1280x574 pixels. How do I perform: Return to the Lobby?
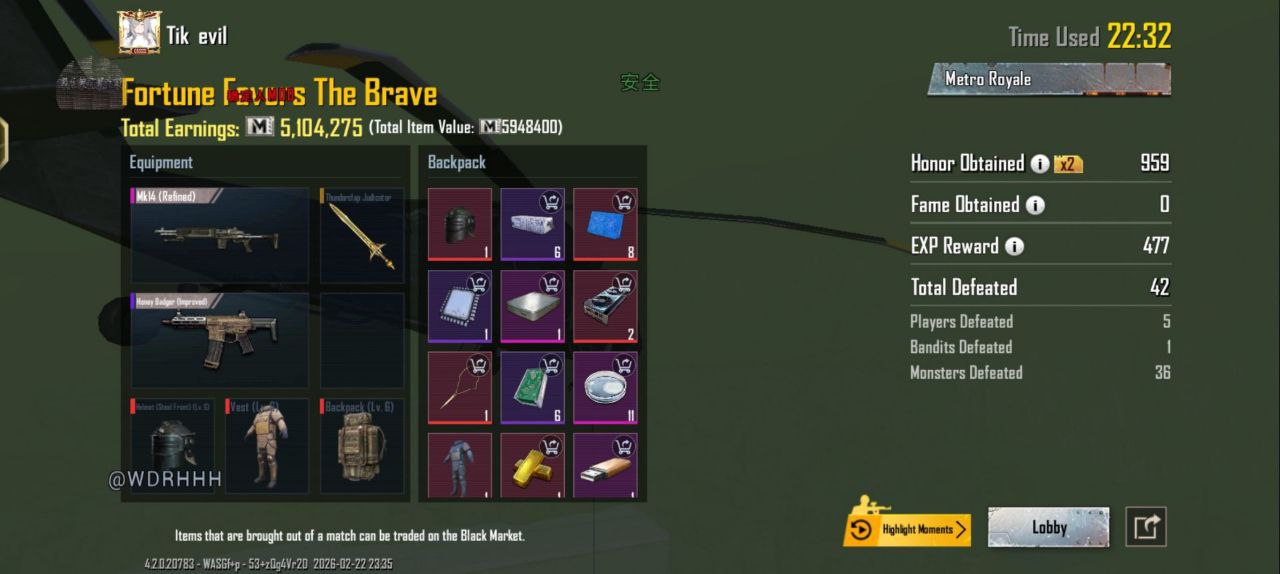point(1048,527)
